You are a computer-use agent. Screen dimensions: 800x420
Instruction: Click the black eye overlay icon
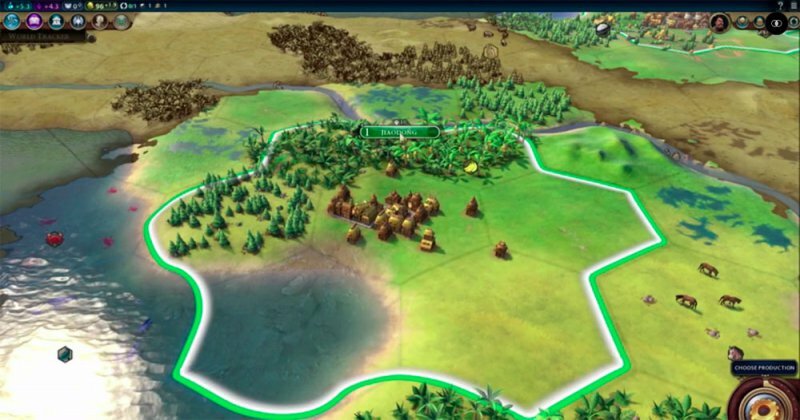coord(776,23)
